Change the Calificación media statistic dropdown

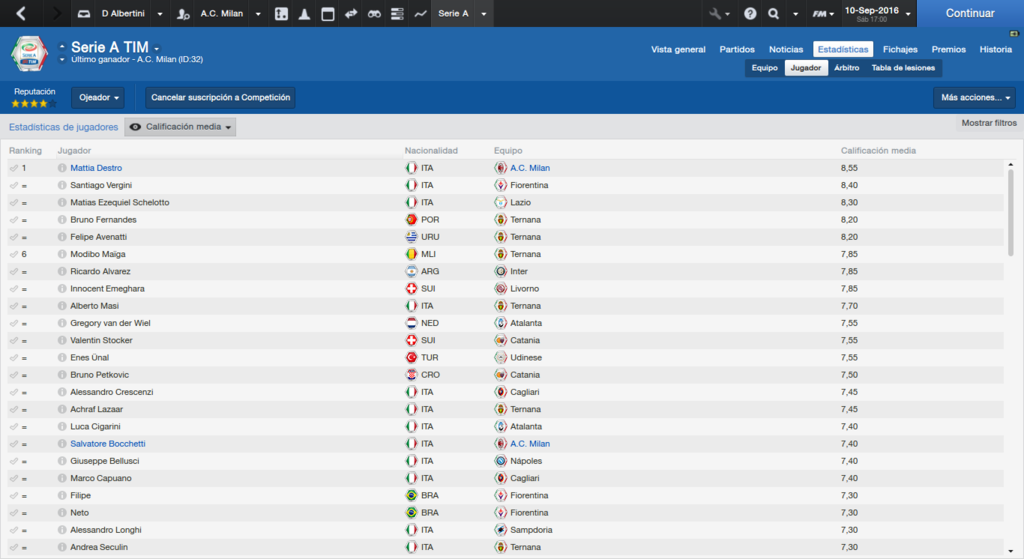182,127
